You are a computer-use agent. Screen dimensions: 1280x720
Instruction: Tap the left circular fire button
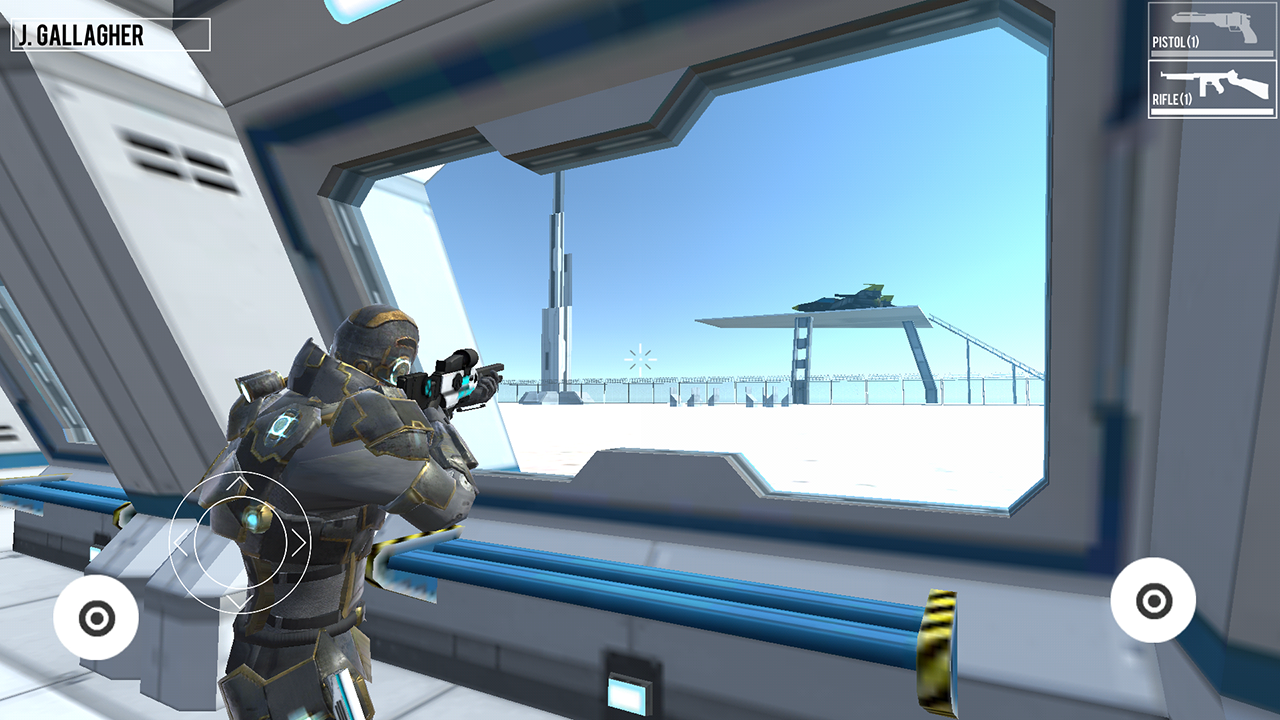coord(97,617)
